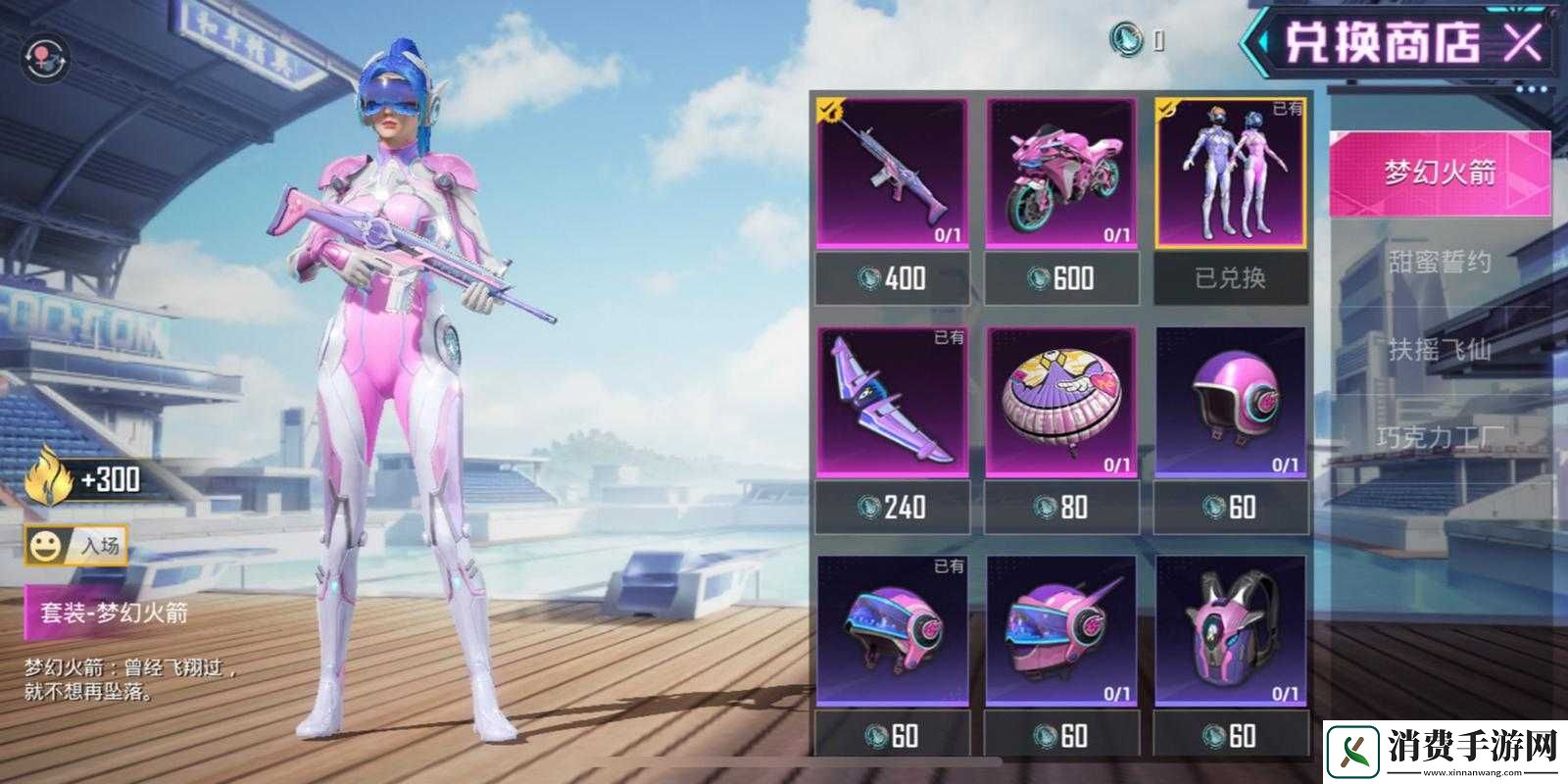Pick the purple glider item
Screen dimensions: 1568x784
click(x=892, y=403)
